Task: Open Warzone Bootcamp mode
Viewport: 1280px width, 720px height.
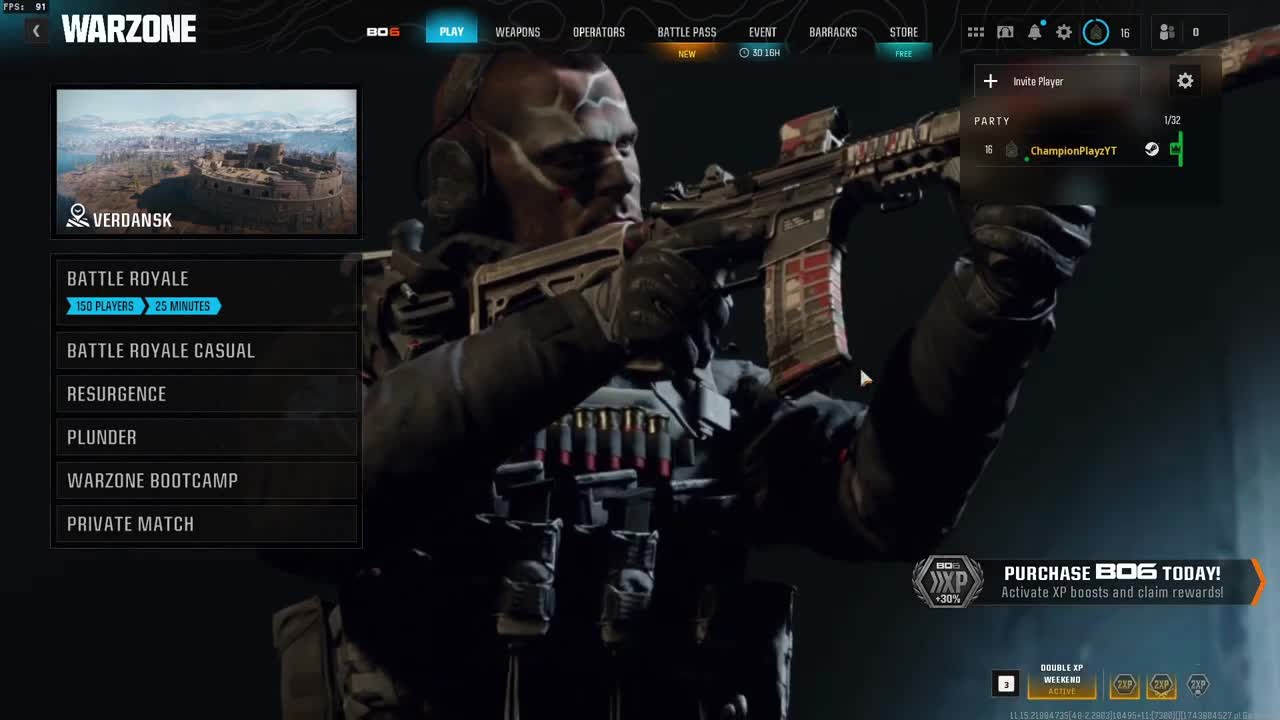Action: [x=206, y=480]
